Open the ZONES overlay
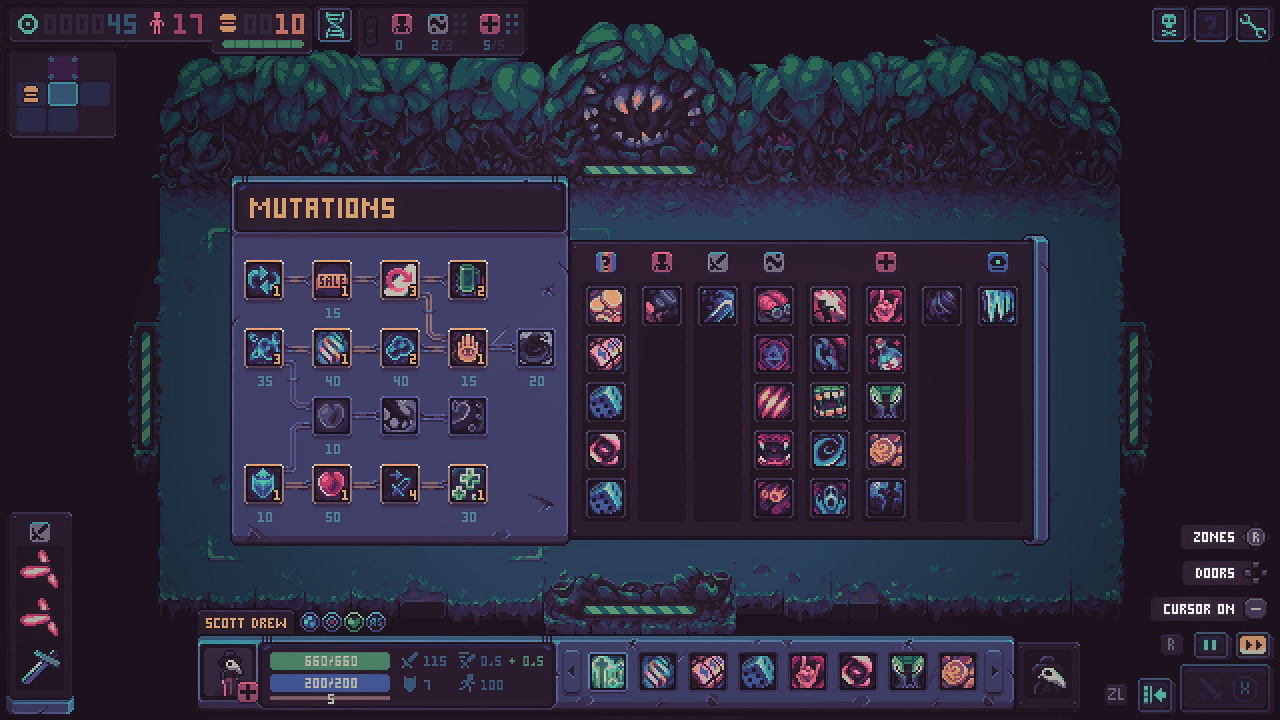Screen dimensions: 1280x720 click(x=1213, y=537)
